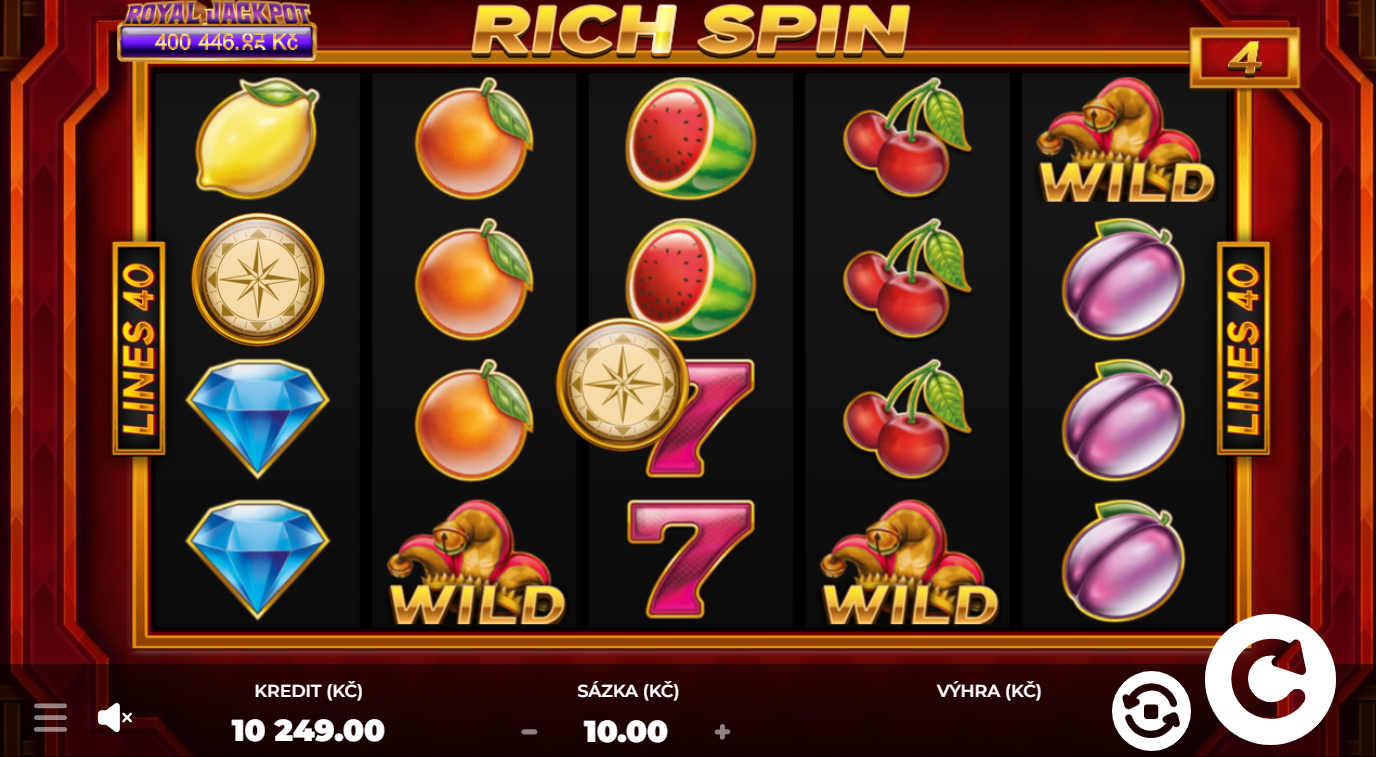Open the autoplay settings icon

click(1152, 712)
